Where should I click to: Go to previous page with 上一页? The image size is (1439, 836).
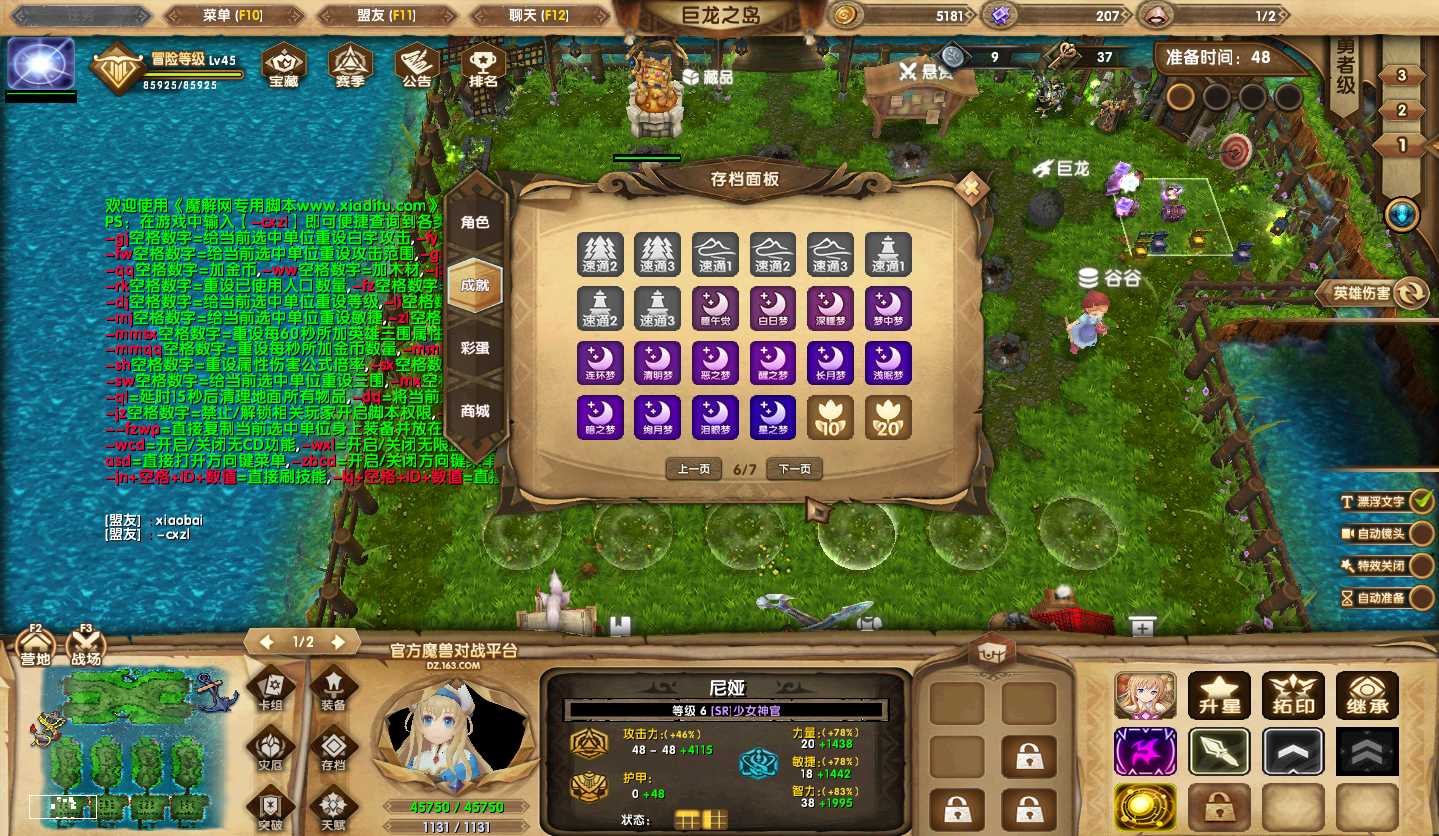click(x=694, y=469)
